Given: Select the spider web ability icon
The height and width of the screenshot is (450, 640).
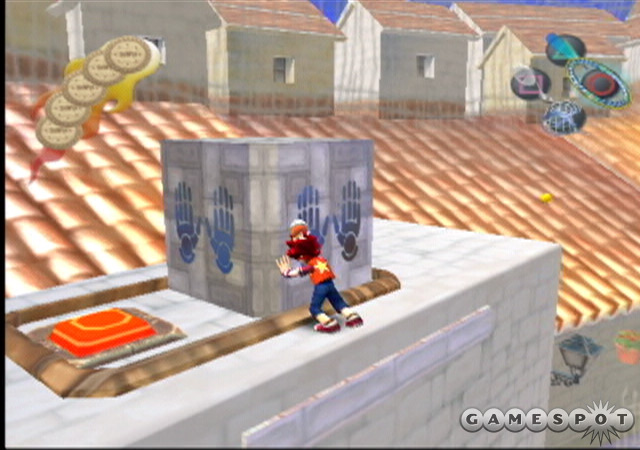Looking at the screenshot, I should tap(564, 116).
